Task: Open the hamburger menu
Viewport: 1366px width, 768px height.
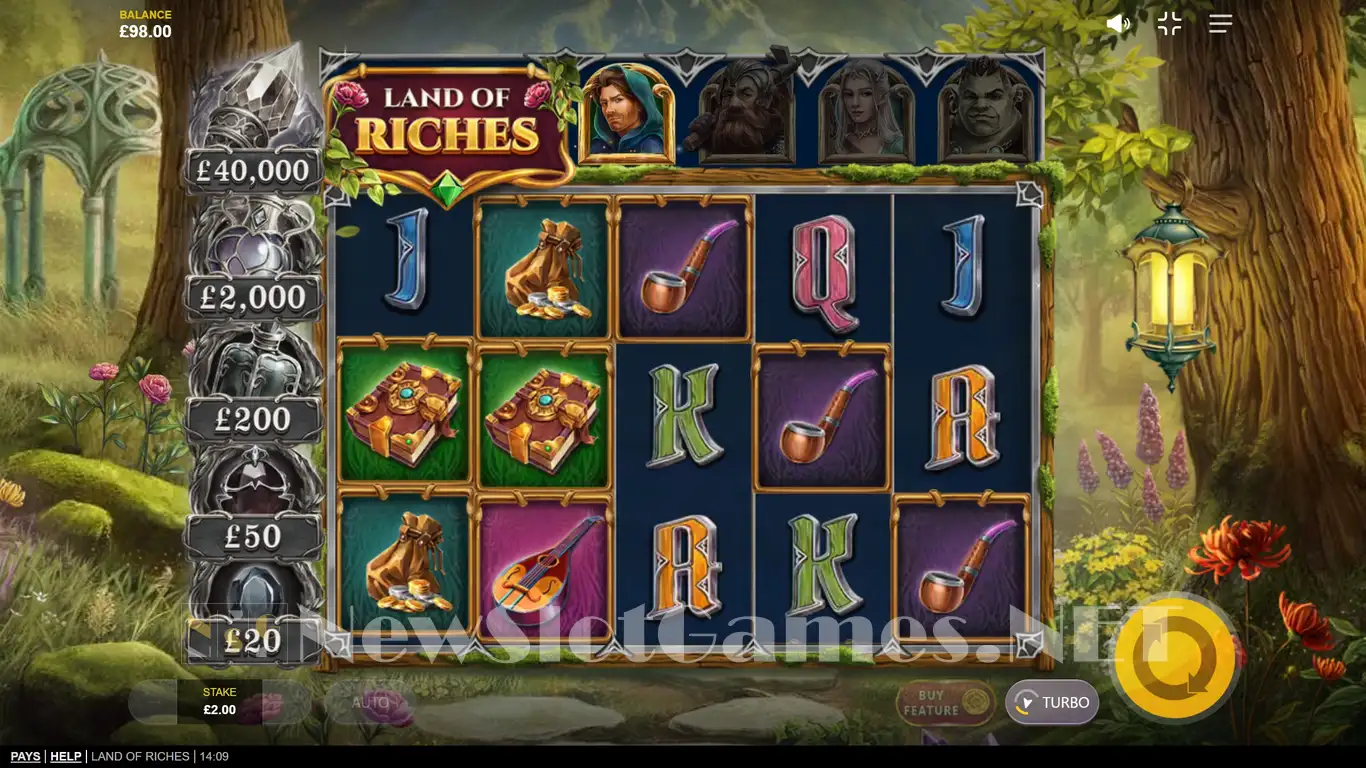Action: (1220, 24)
